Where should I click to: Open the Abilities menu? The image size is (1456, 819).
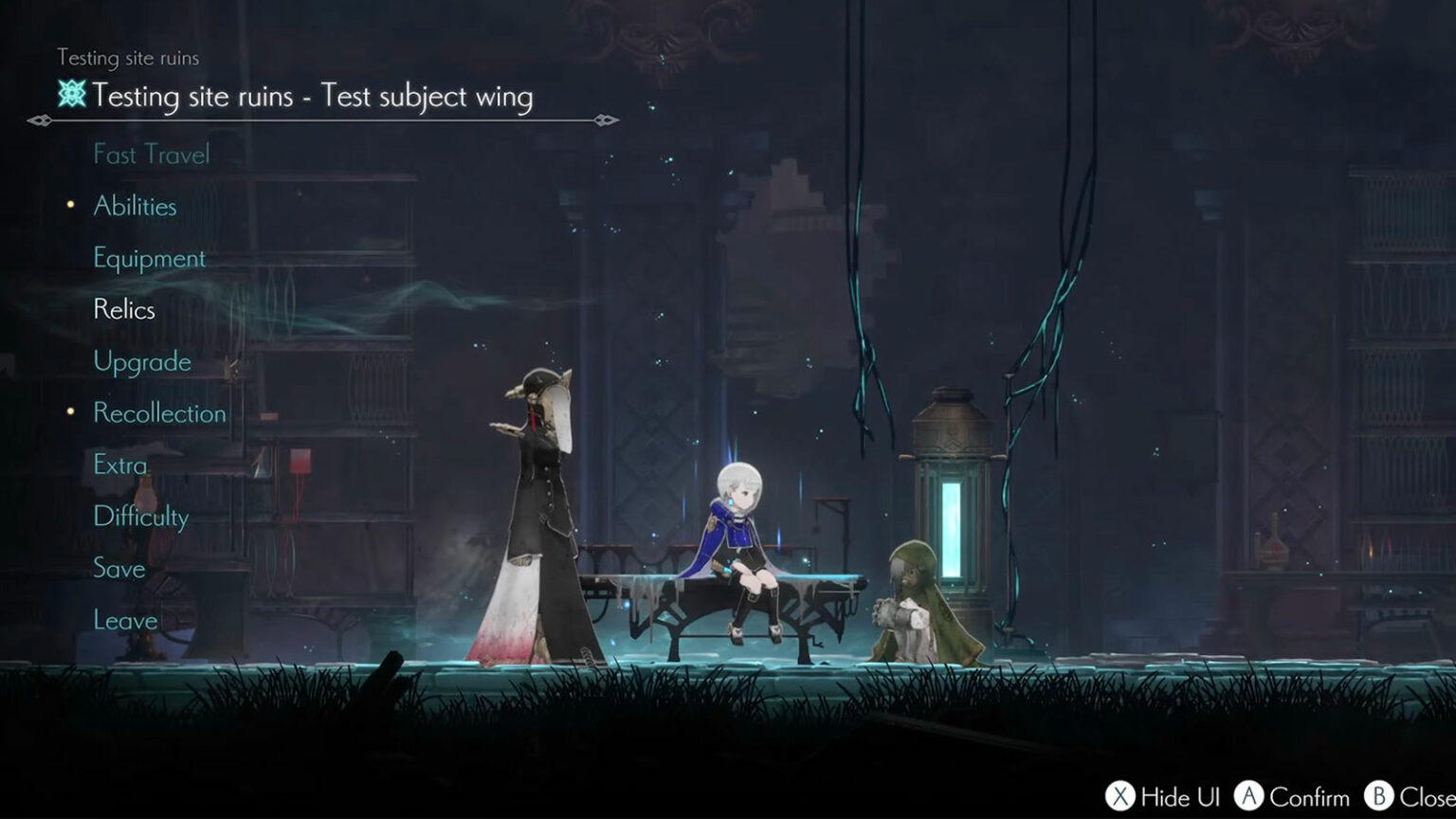pos(134,206)
